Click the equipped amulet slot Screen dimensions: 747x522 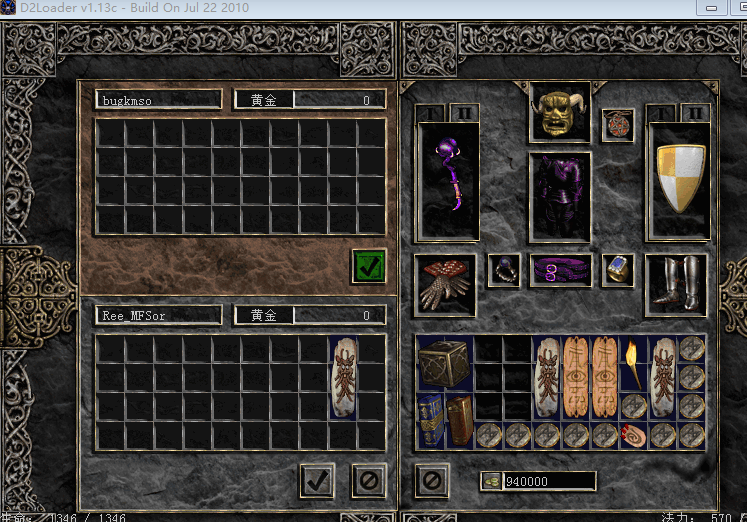coord(617,125)
